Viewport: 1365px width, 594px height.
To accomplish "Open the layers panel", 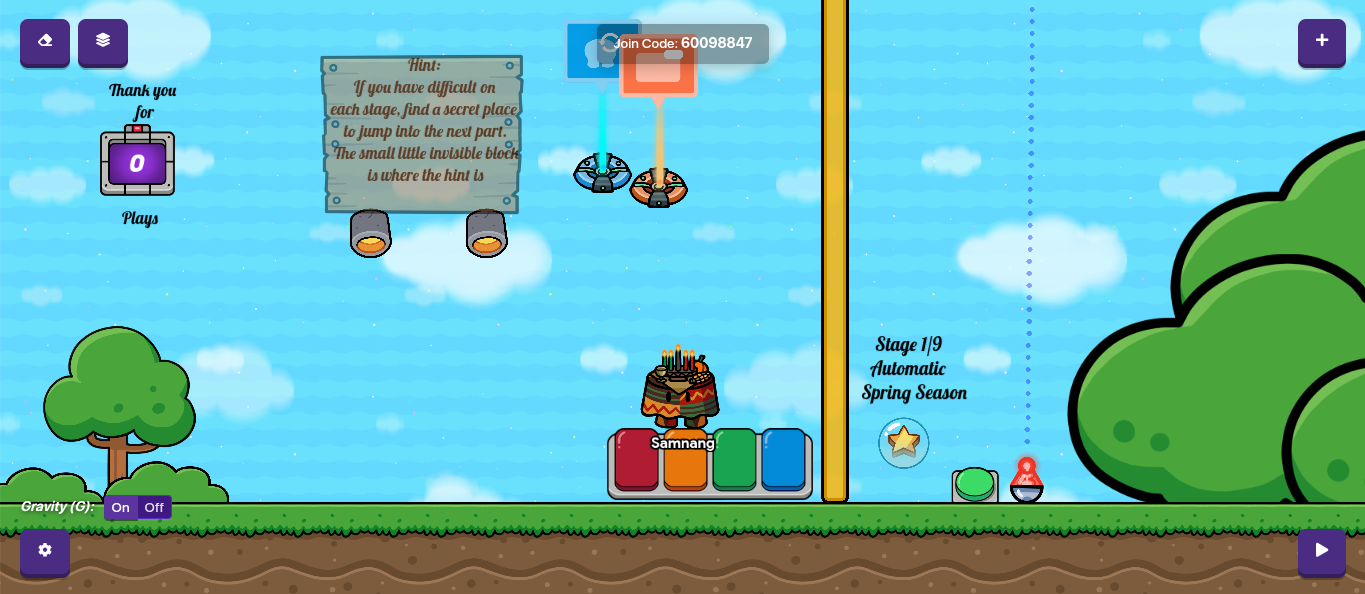I will coord(103,42).
